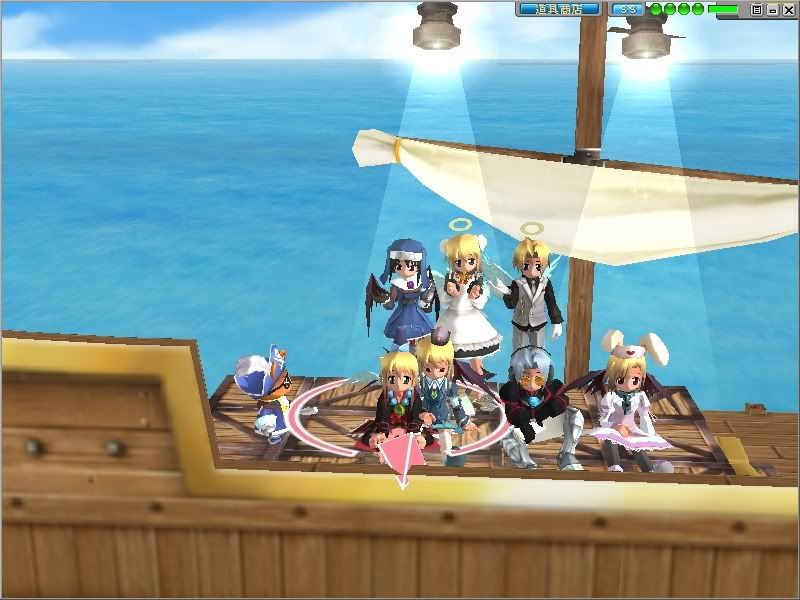This screenshot has width=800, height=600.
Task: Minimize the game window
Action: click(772, 9)
